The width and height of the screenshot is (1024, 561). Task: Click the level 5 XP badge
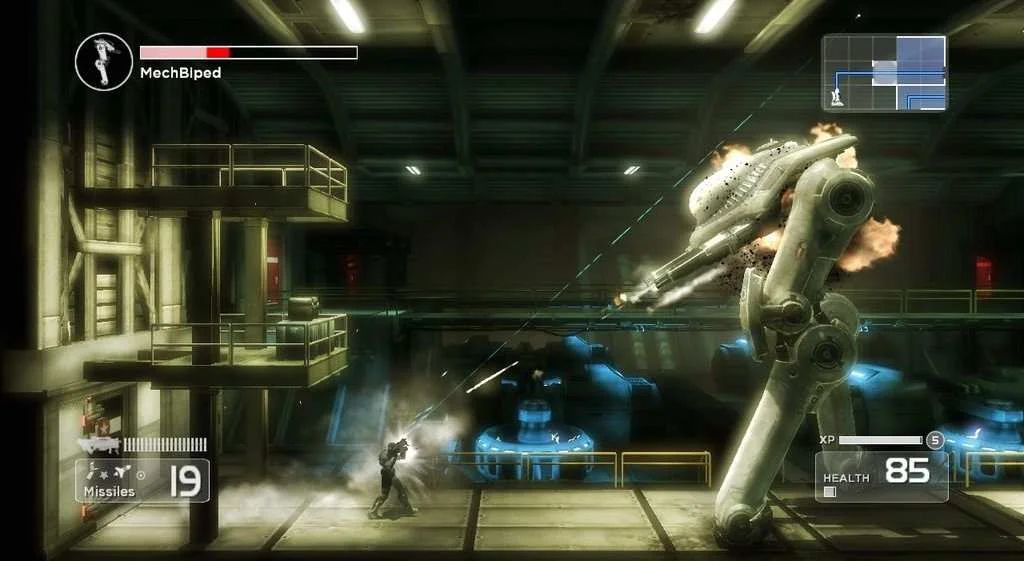point(935,440)
